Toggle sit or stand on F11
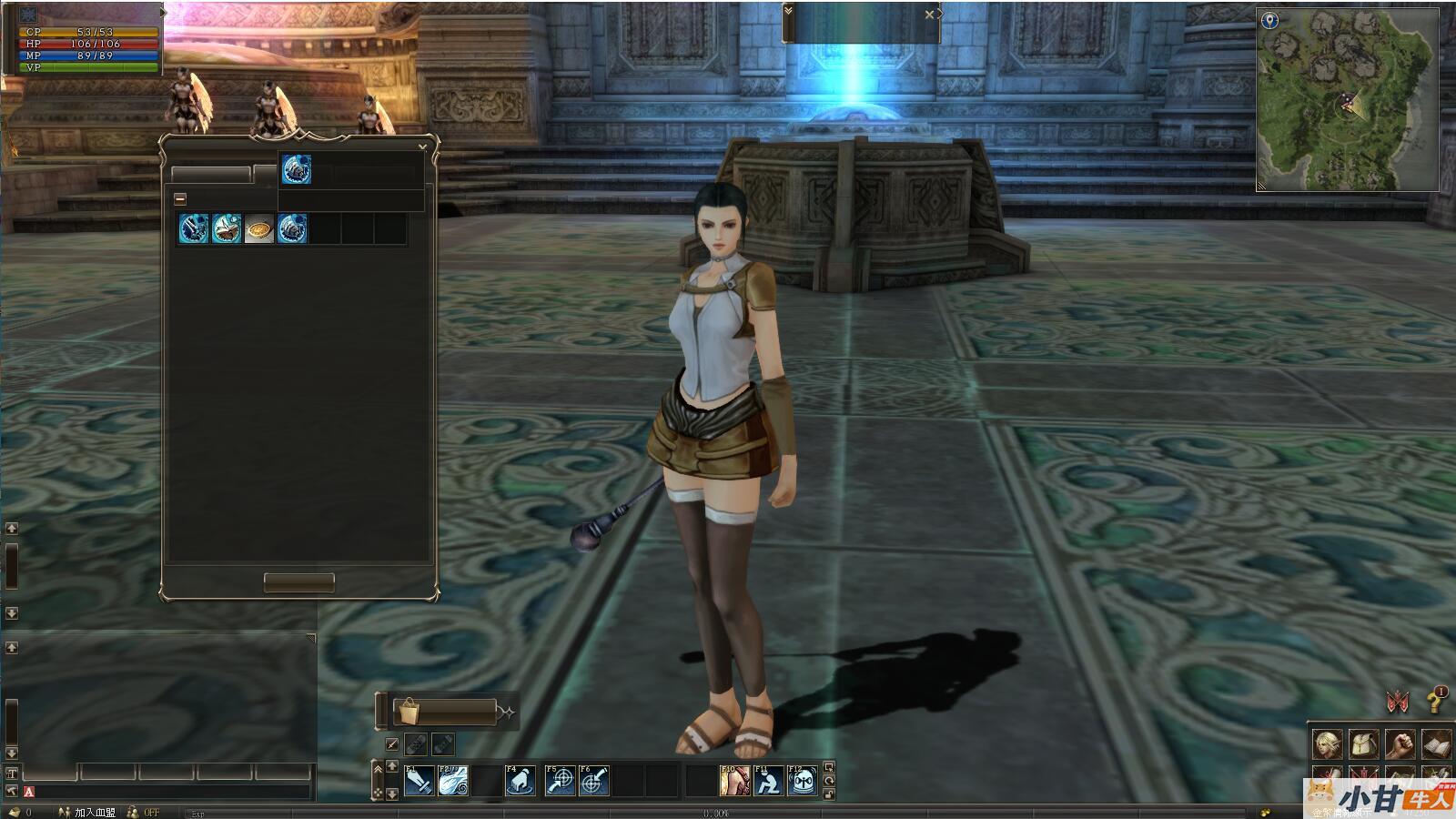The image size is (1456, 819). pyautogui.click(x=769, y=781)
